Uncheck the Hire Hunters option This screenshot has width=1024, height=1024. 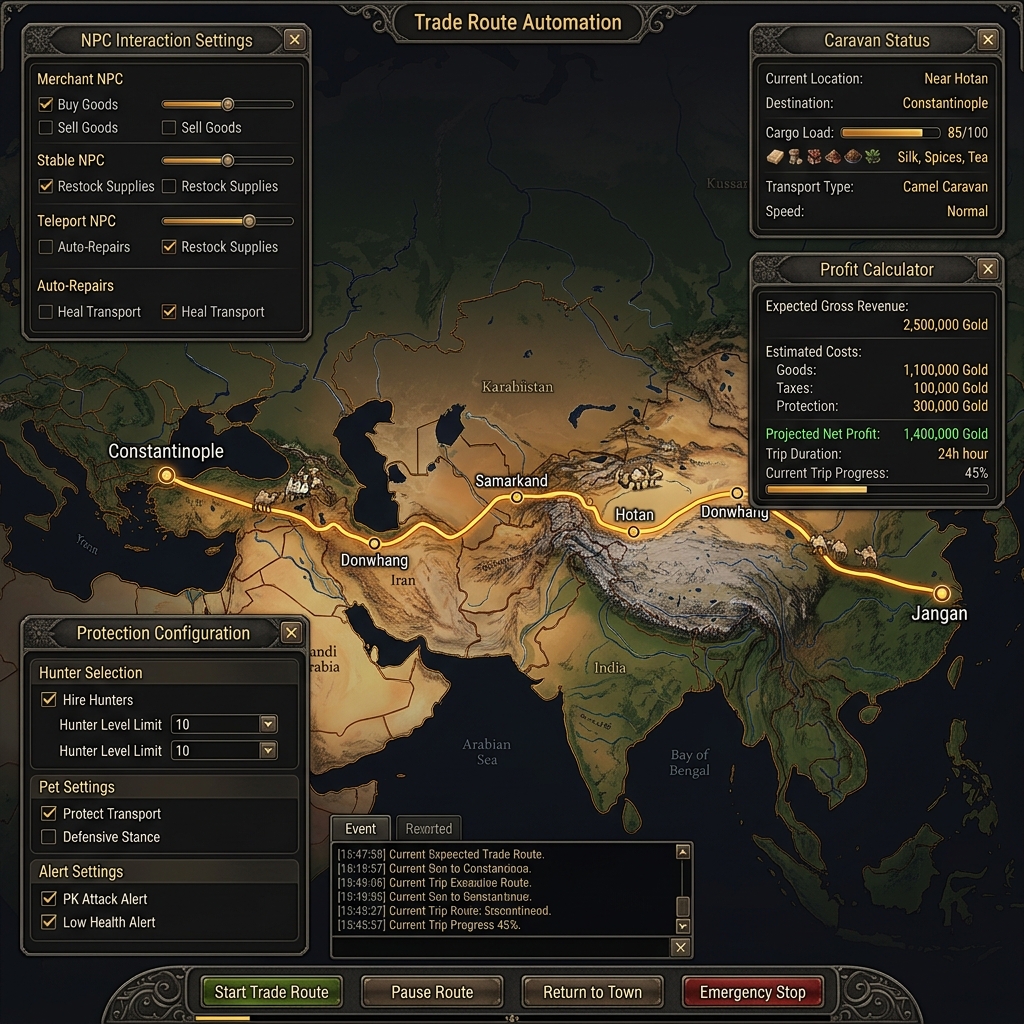point(48,700)
